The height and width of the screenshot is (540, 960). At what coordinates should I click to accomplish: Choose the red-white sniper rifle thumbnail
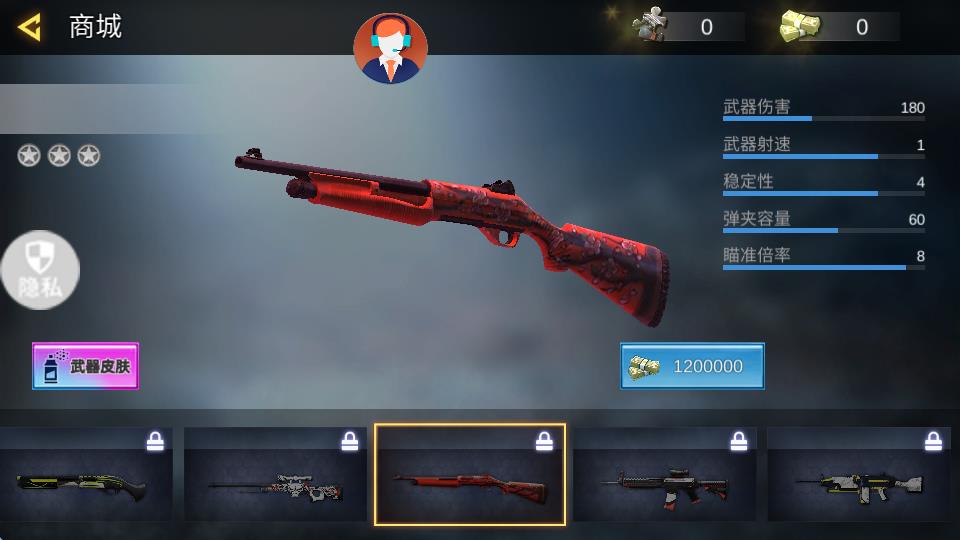[276, 476]
